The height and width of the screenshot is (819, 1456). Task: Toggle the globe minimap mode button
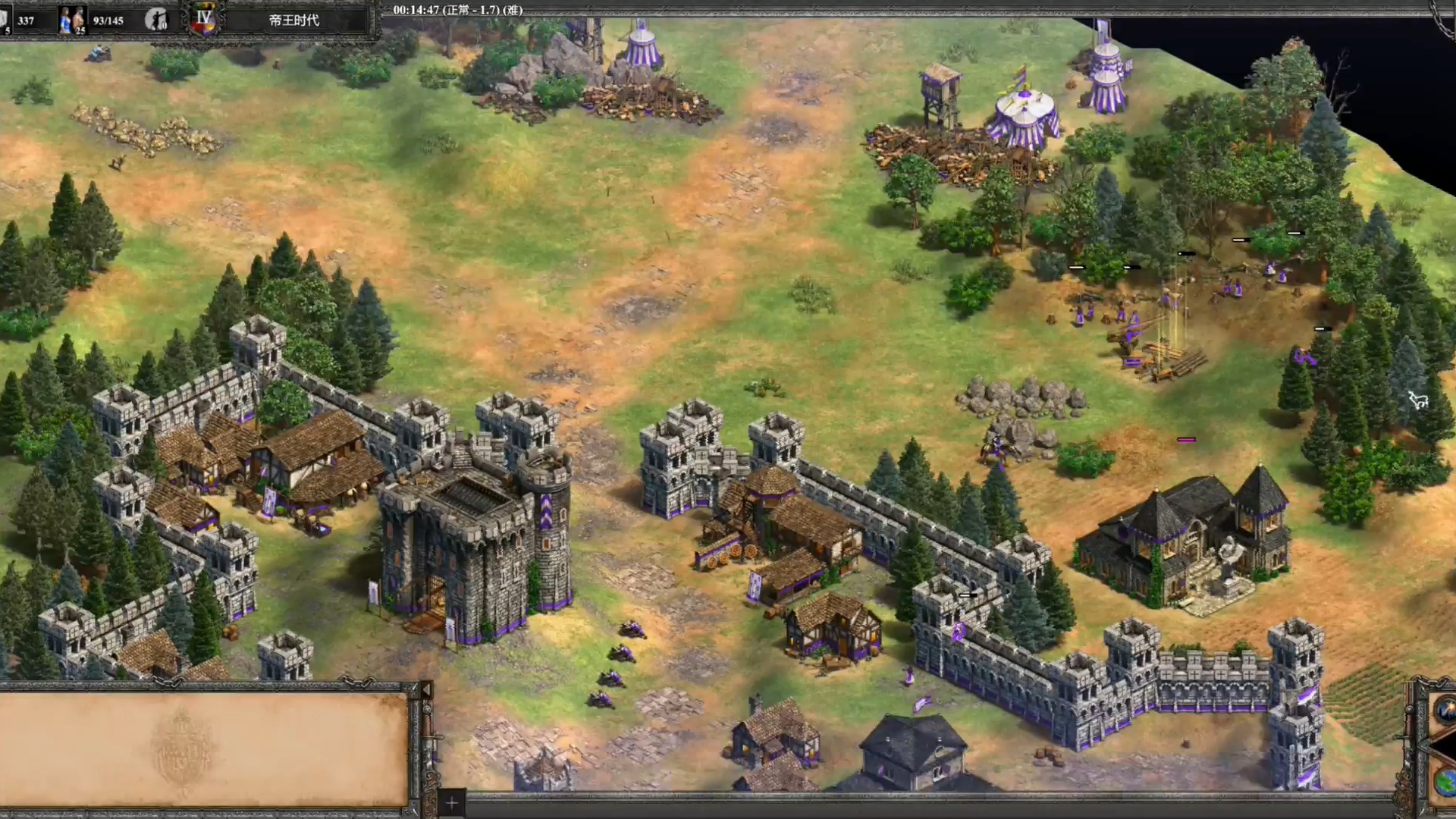tap(1445, 780)
